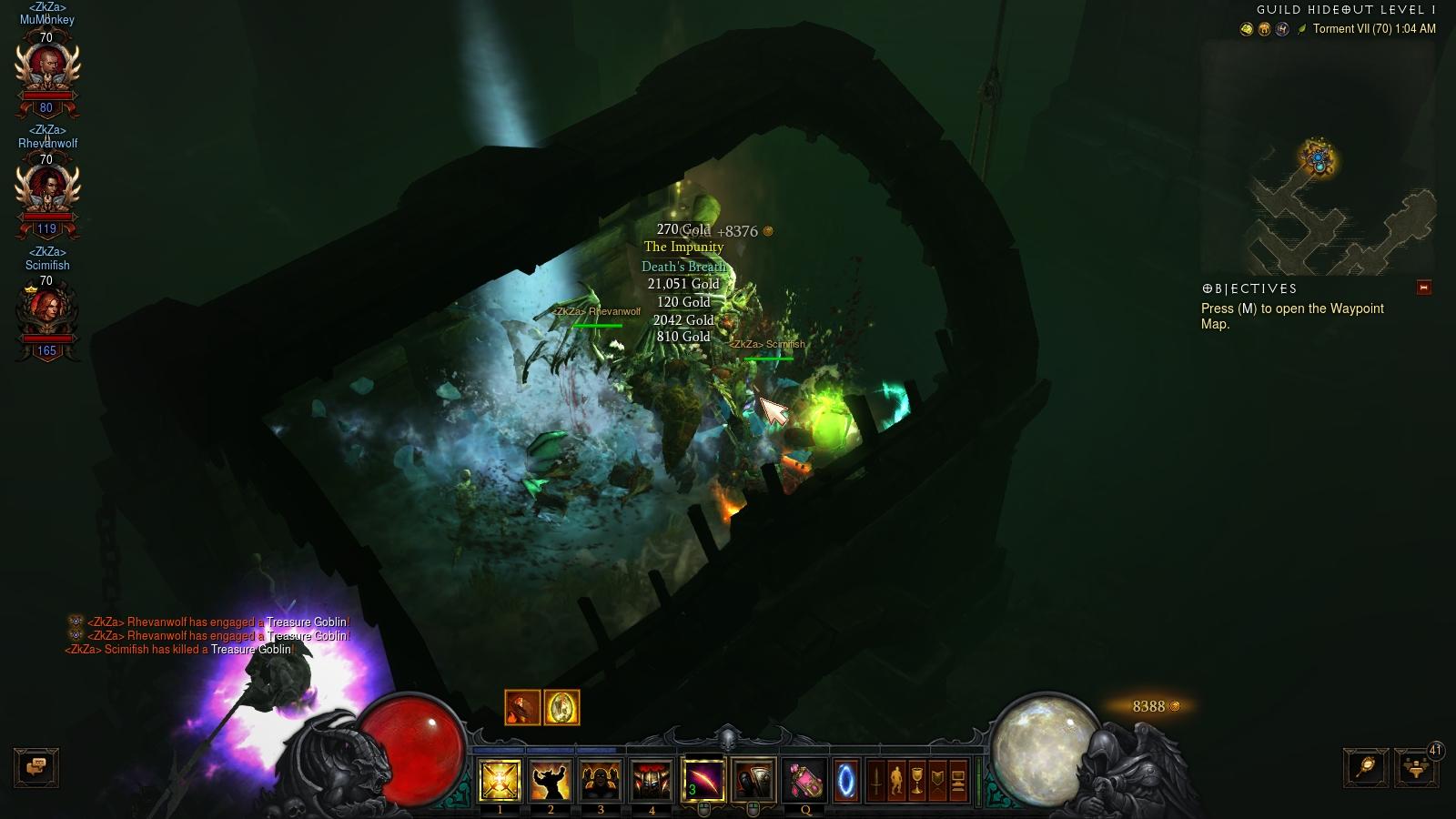
Task: Open the chat window button
Action: (x=36, y=767)
